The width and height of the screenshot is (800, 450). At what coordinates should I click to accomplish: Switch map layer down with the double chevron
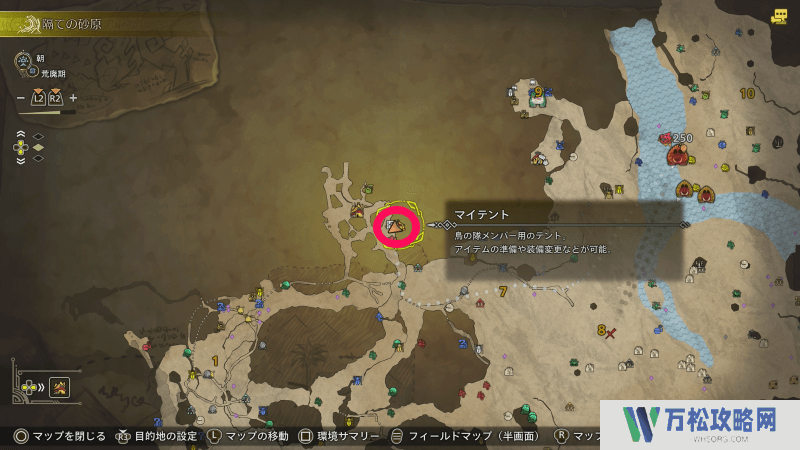[21, 160]
